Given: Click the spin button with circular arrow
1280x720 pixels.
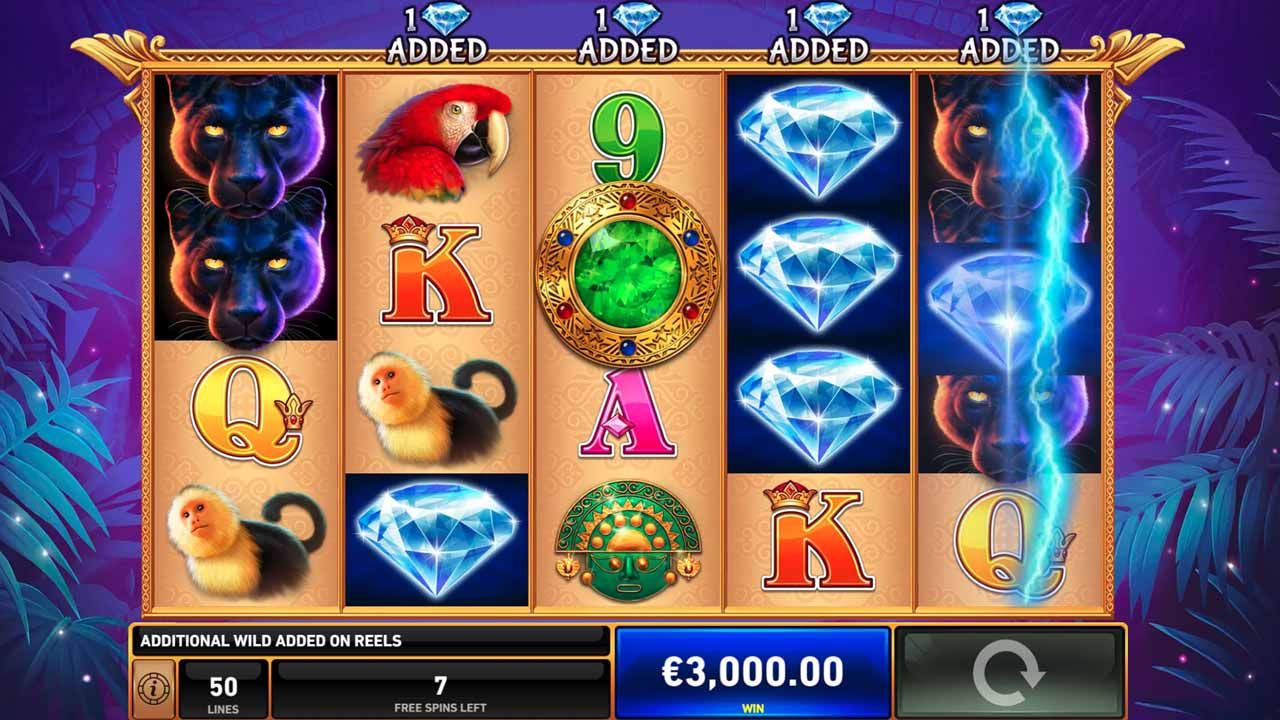Looking at the screenshot, I should pos(1008,672).
